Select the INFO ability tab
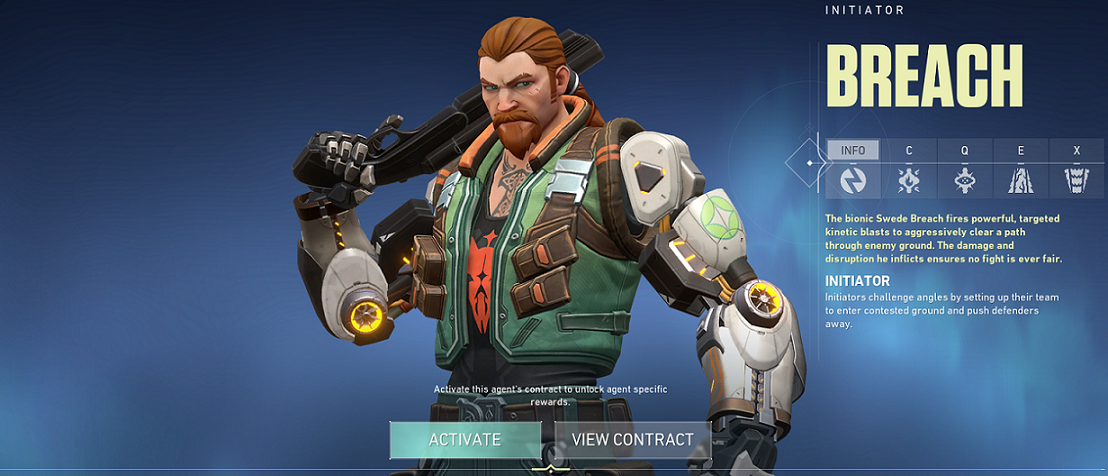This screenshot has height=476, width=1108. (853, 169)
